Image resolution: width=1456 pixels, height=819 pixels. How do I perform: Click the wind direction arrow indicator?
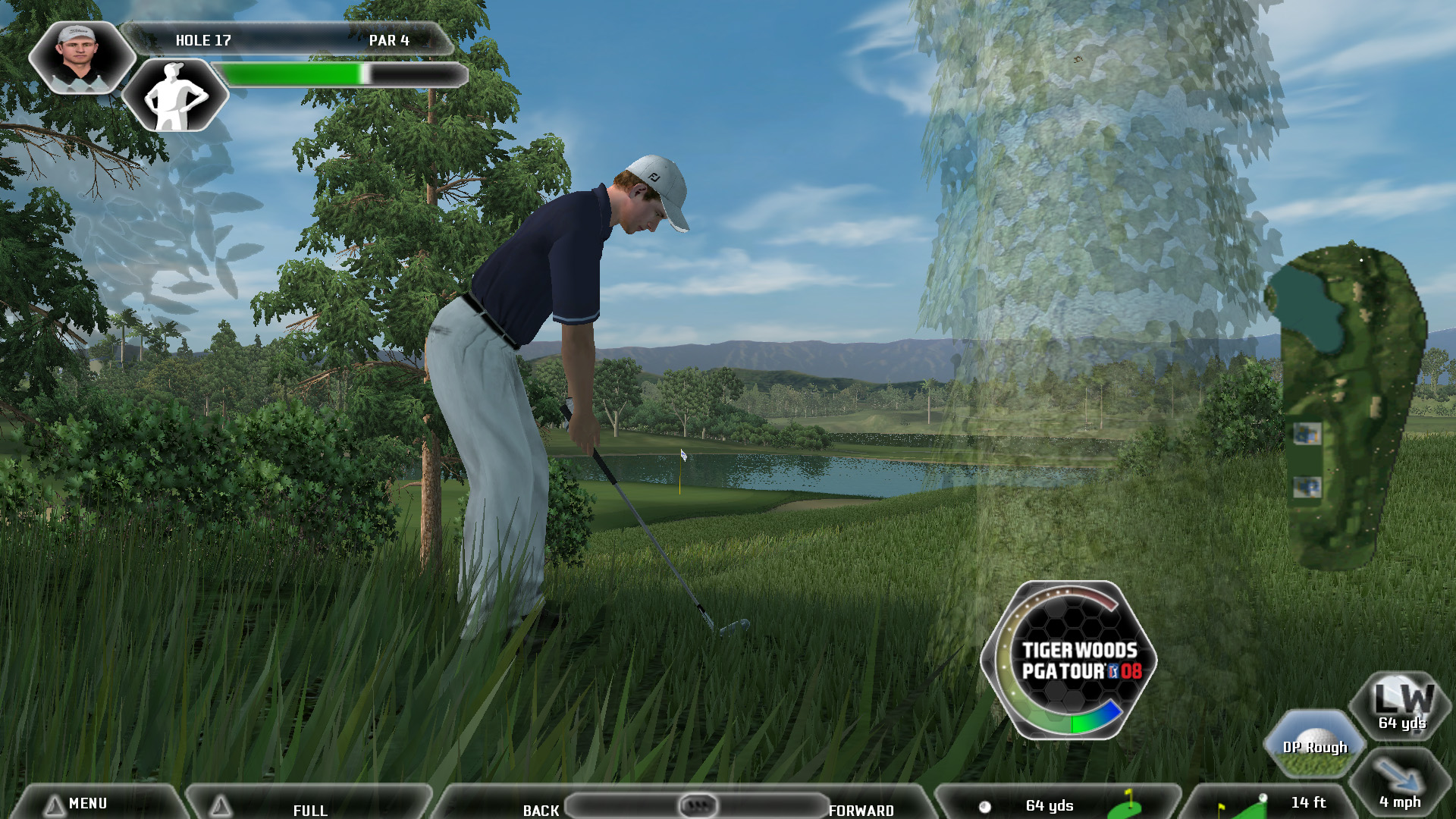[1399, 785]
